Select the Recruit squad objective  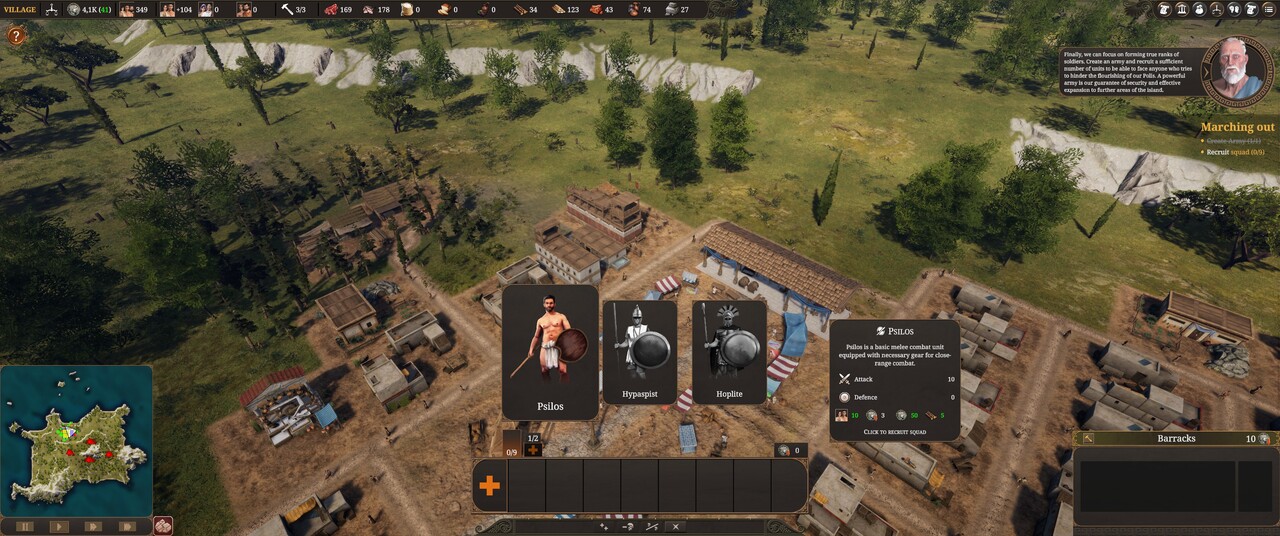[1235, 152]
